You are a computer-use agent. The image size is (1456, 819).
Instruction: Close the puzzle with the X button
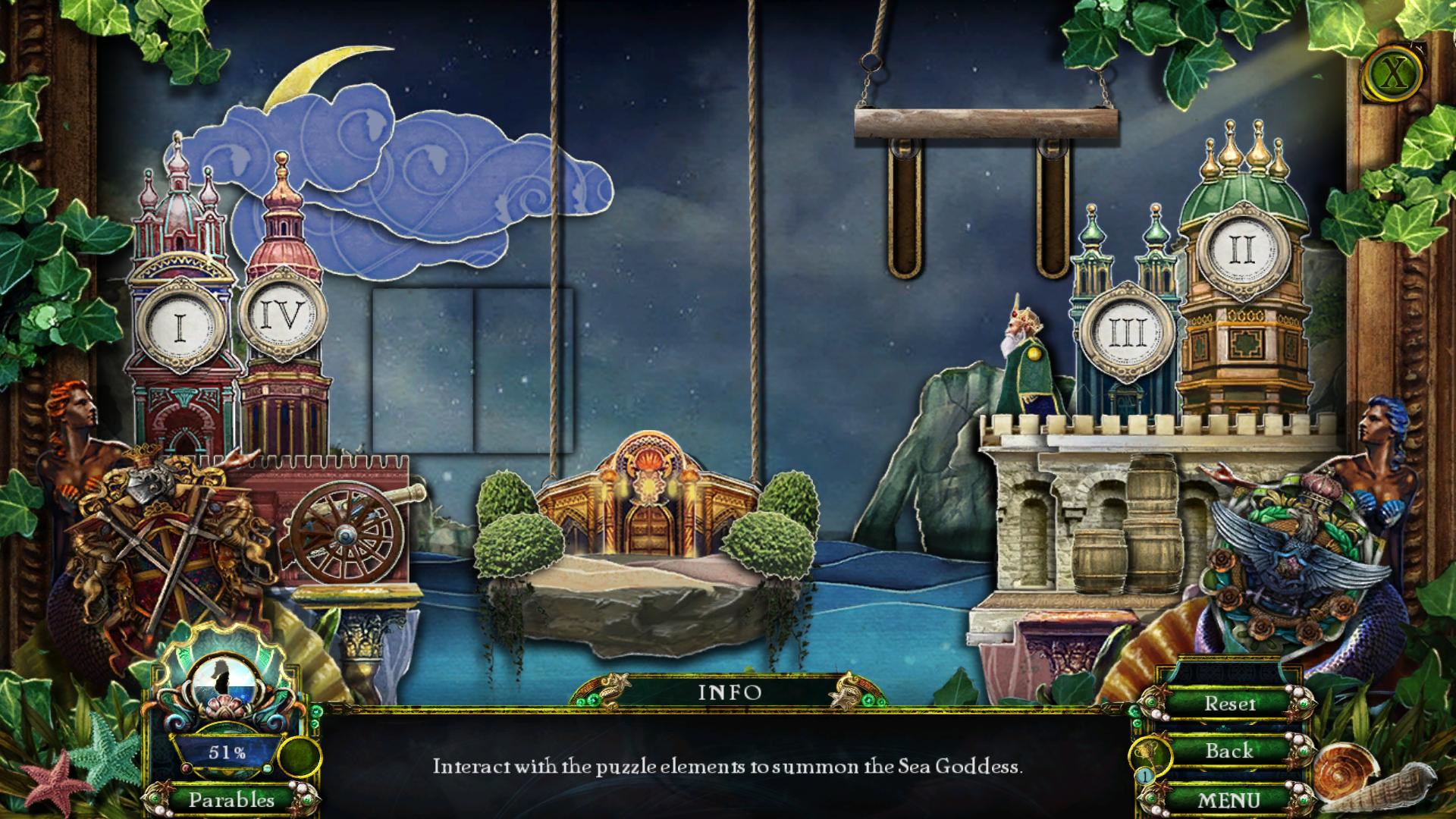(x=1391, y=74)
